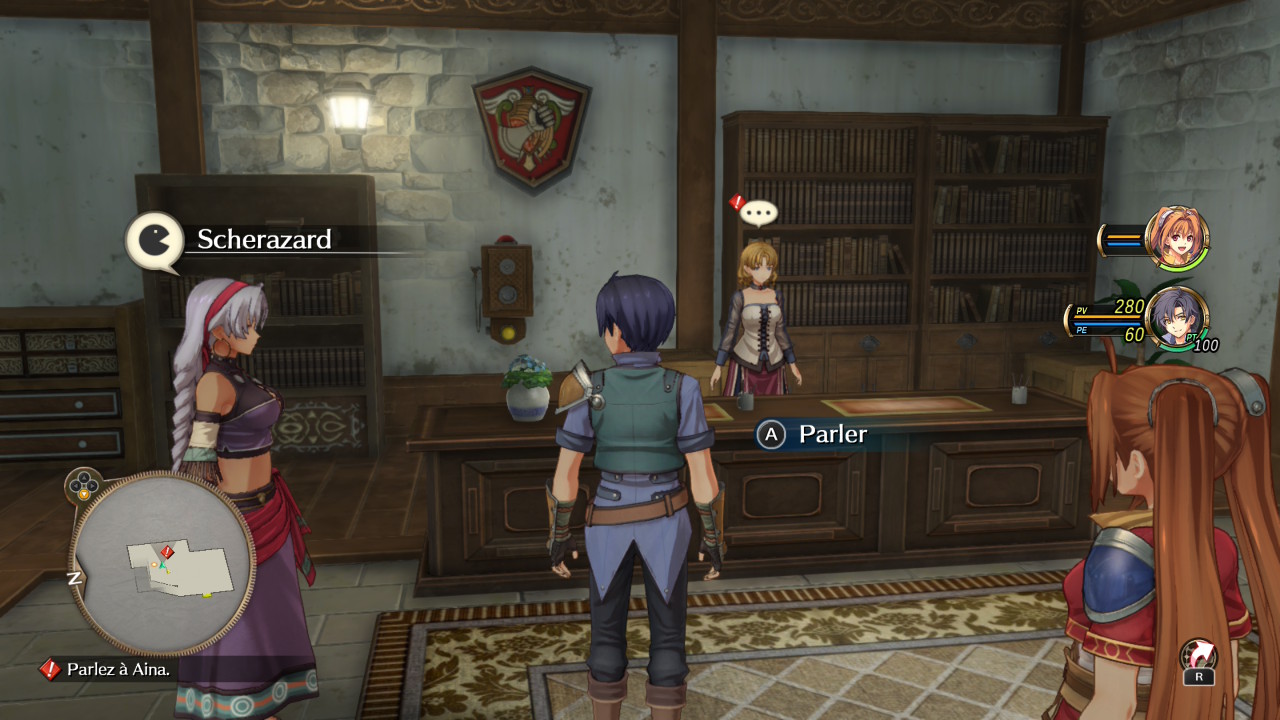This screenshot has height=720, width=1280.
Task: Activate the dash gauge icon
Action: click(x=1198, y=661)
